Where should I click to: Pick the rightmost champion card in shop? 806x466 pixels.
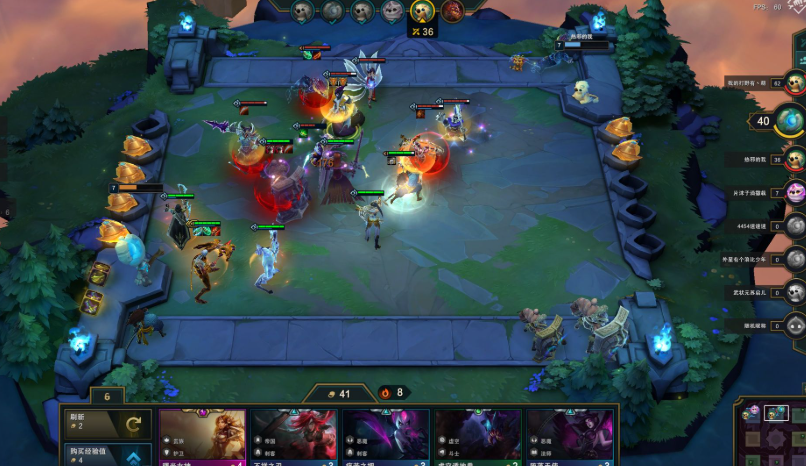tap(569, 437)
